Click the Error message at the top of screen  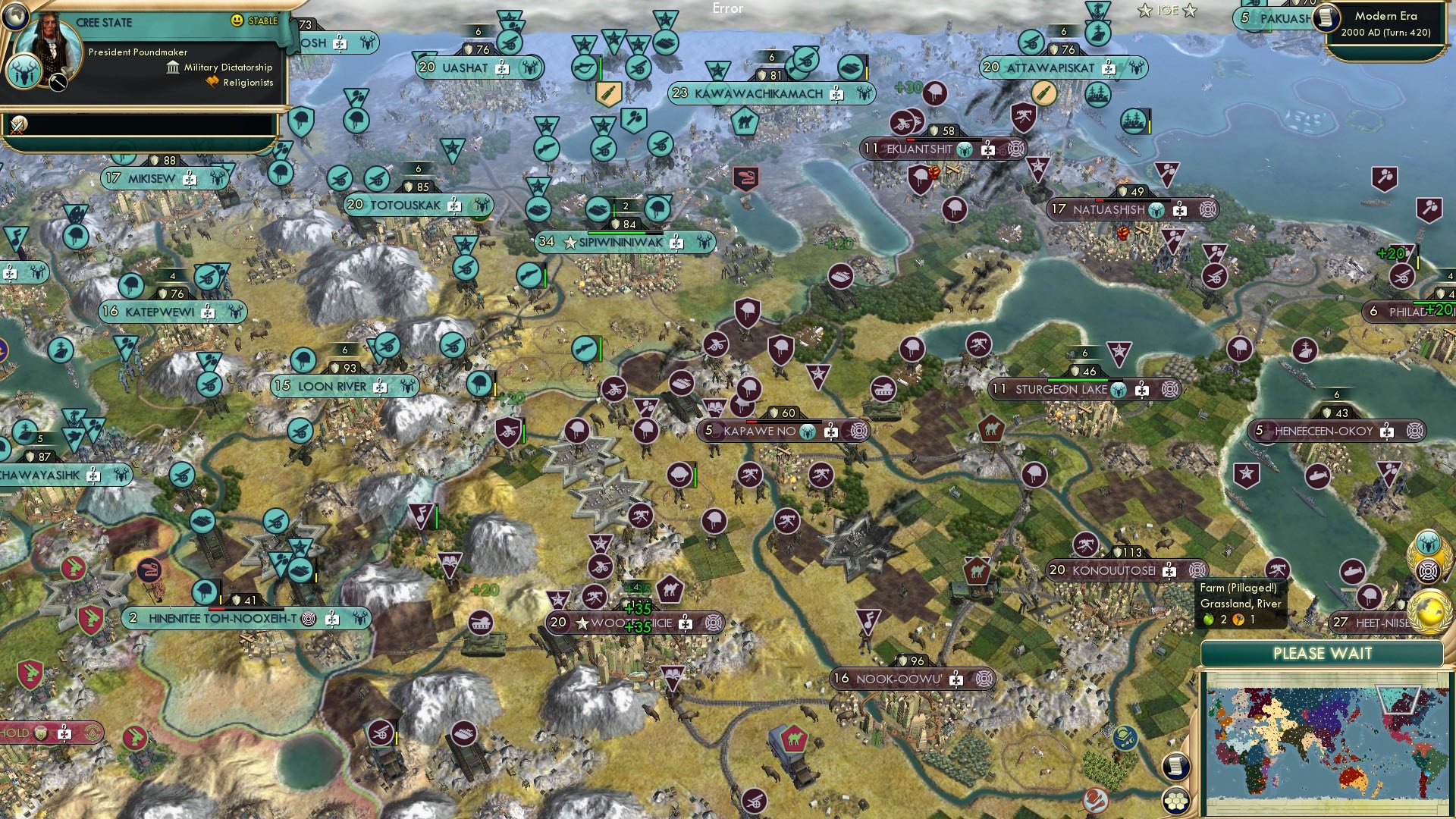click(x=728, y=9)
